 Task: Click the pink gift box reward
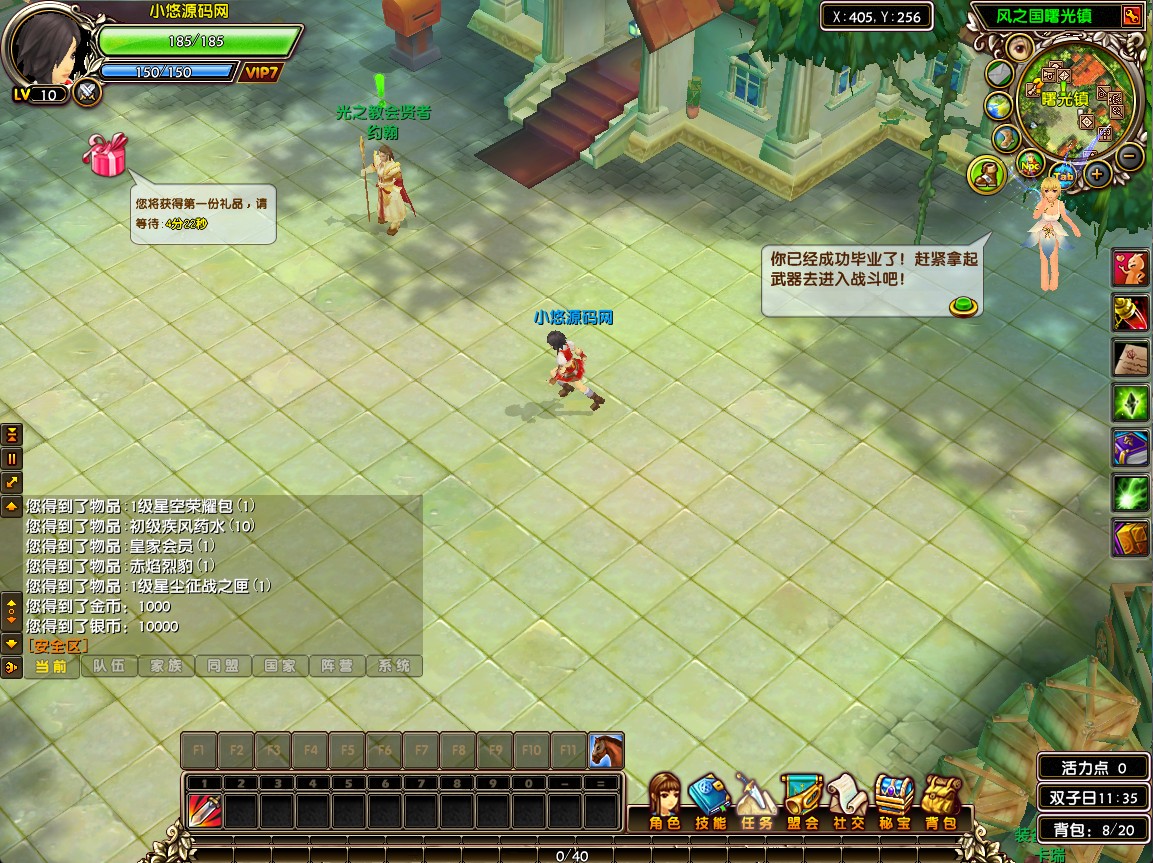pos(106,155)
